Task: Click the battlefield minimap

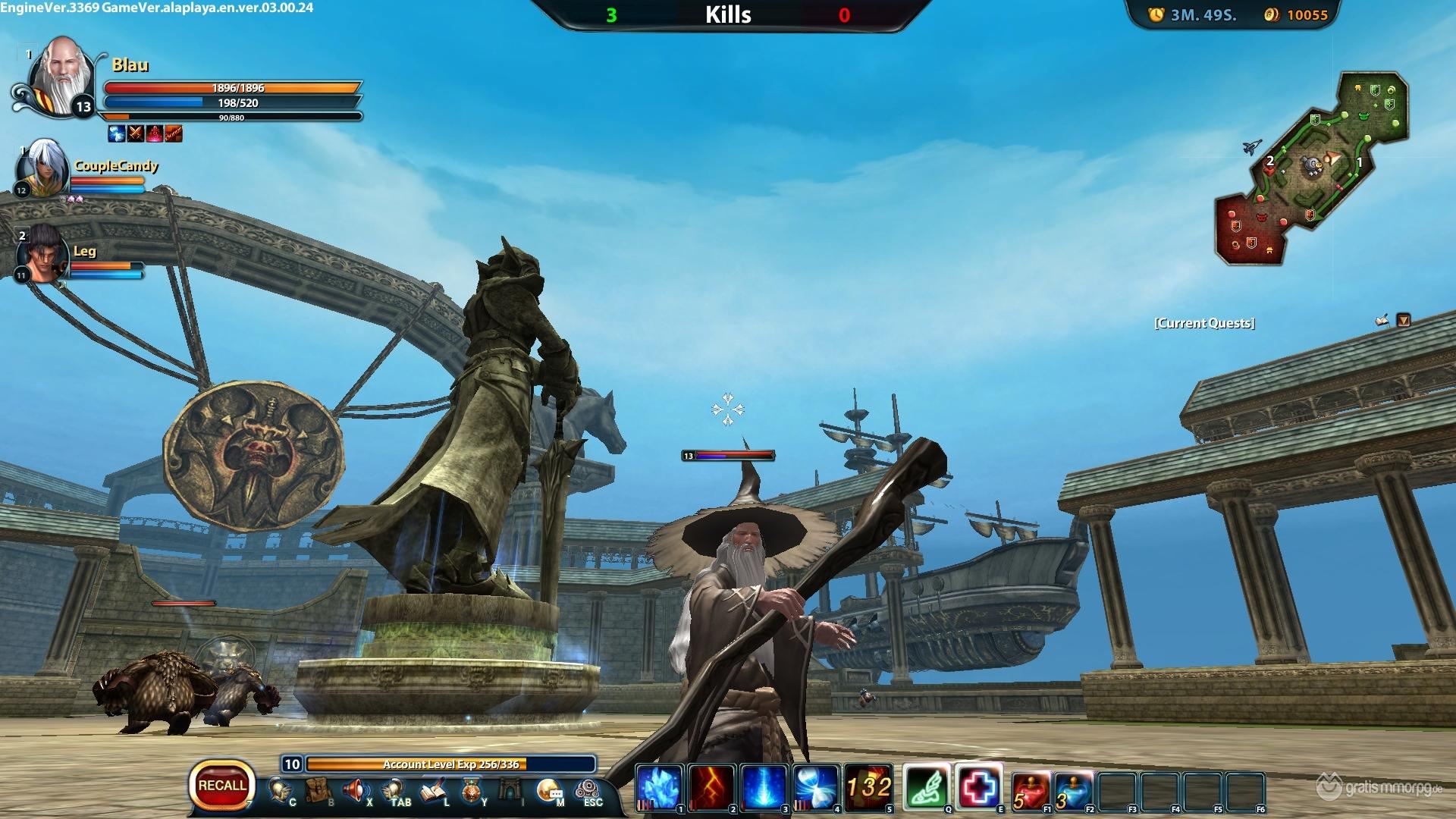Action: click(x=1313, y=168)
